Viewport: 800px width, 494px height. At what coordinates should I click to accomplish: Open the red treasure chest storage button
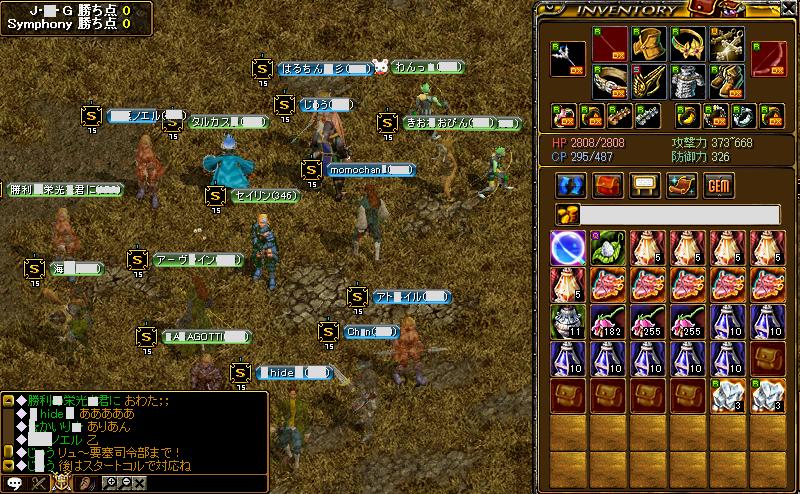(607, 185)
